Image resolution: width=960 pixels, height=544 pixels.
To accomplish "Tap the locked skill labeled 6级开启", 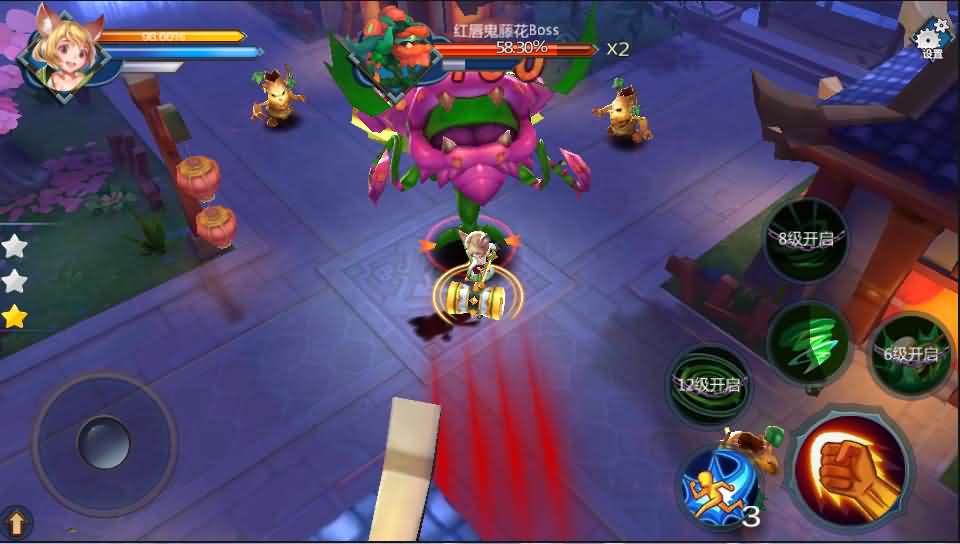I will [910, 355].
